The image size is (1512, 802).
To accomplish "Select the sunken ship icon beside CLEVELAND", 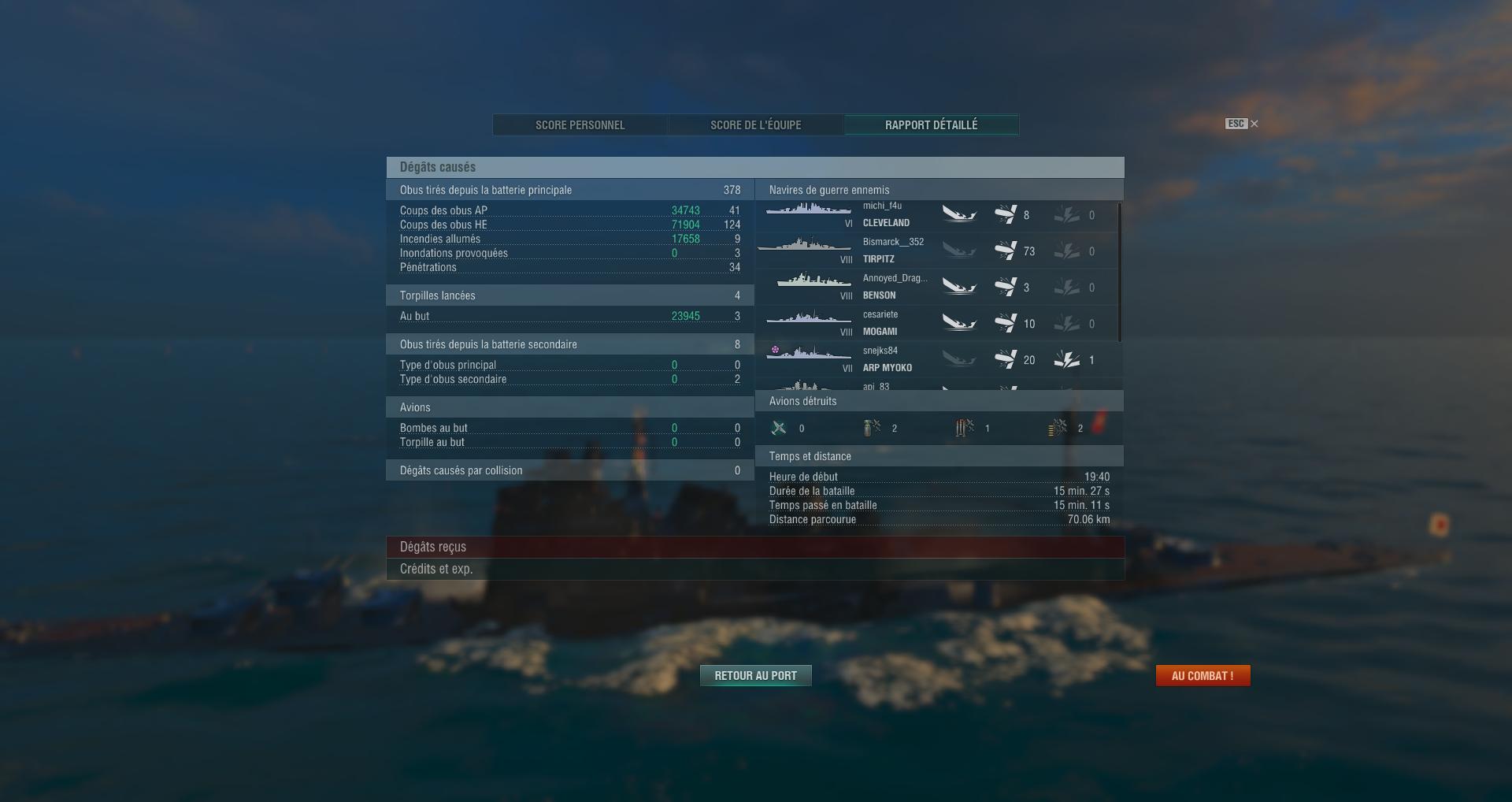I will point(959,215).
